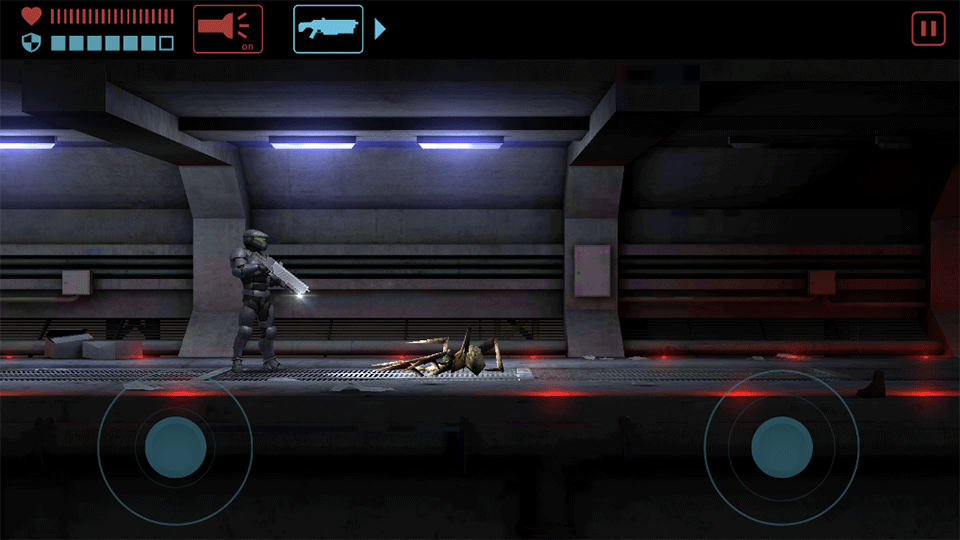Select the blue rifle weapon slot
The height and width of the screenshot is (540, 960).
pyautogui.click(x=328, y=29)
